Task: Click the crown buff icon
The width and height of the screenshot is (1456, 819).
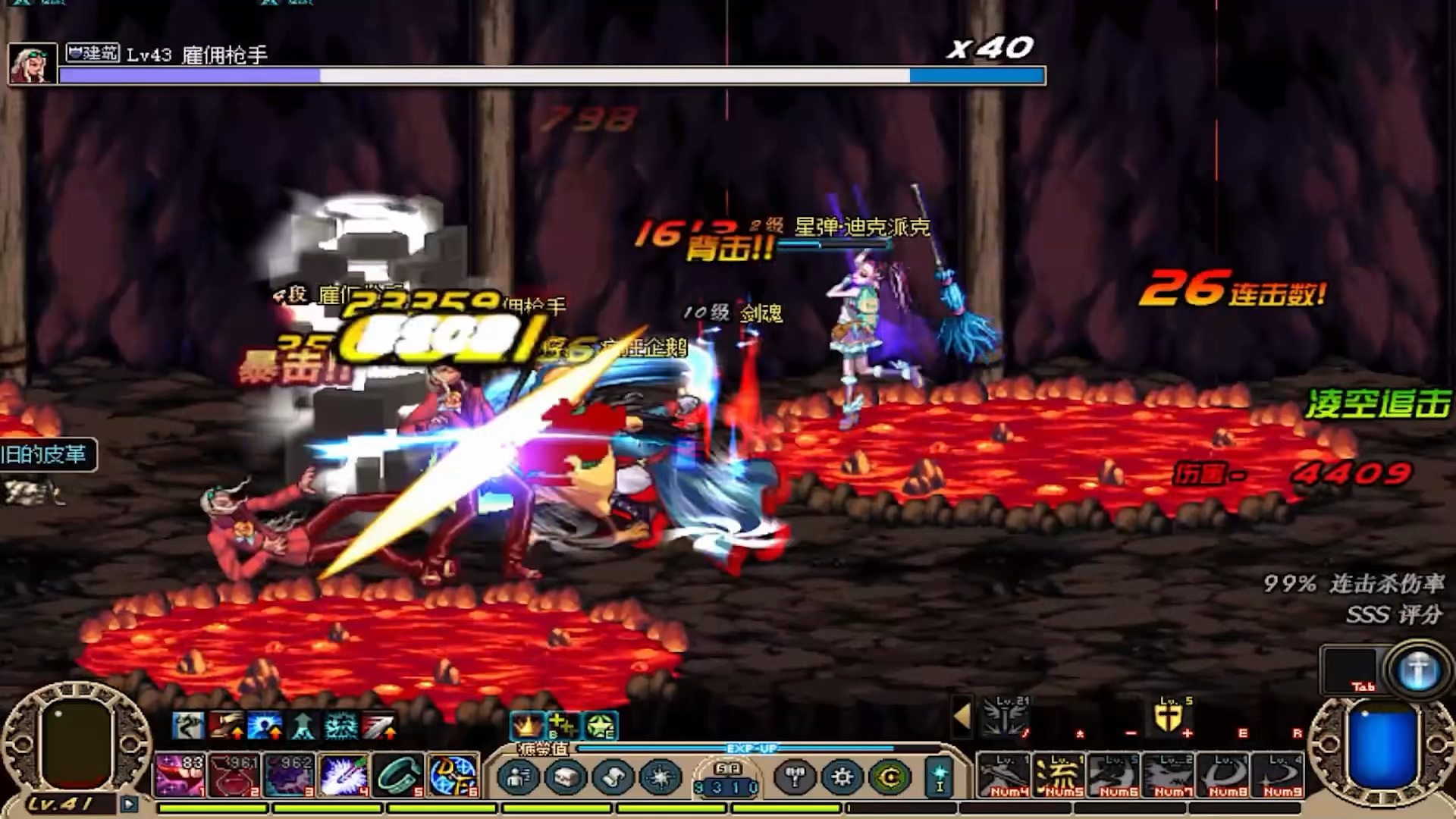Action: coord(527,726)
